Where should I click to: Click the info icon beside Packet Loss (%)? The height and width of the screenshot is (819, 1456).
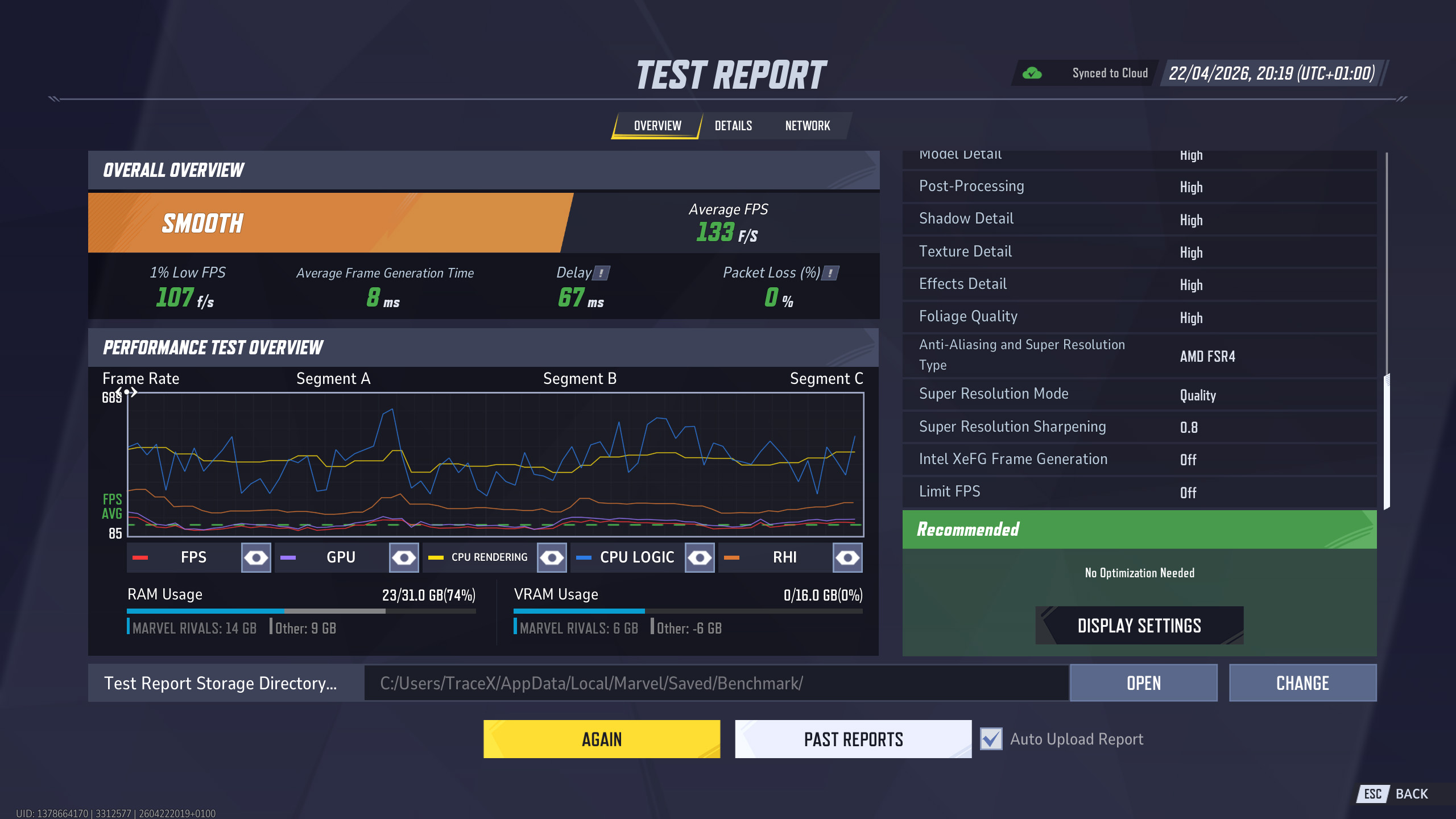click(829, 273)
